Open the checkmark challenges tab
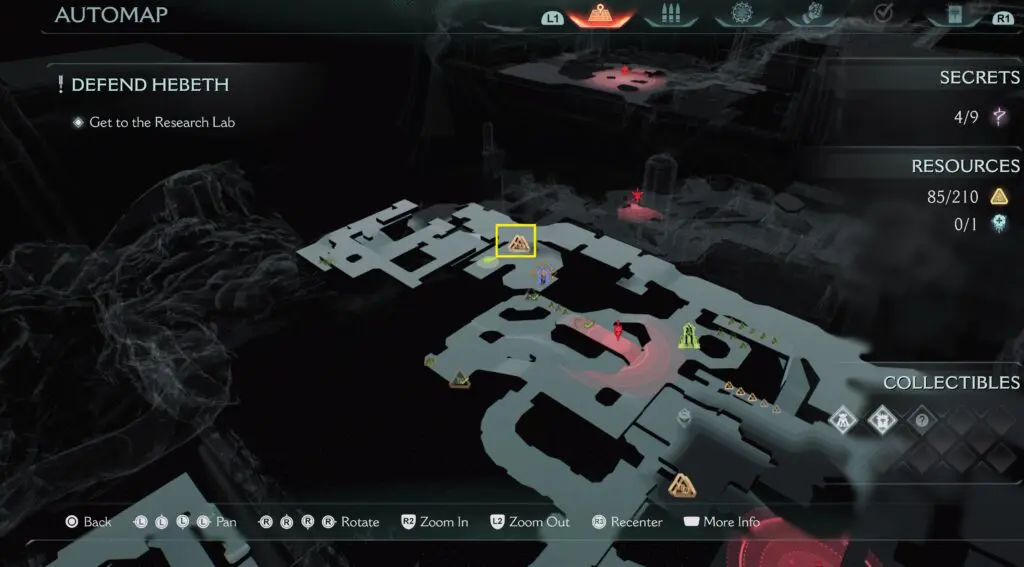Image resolution: width=1024 pixels, height=567 pixels. click(881, 15)
